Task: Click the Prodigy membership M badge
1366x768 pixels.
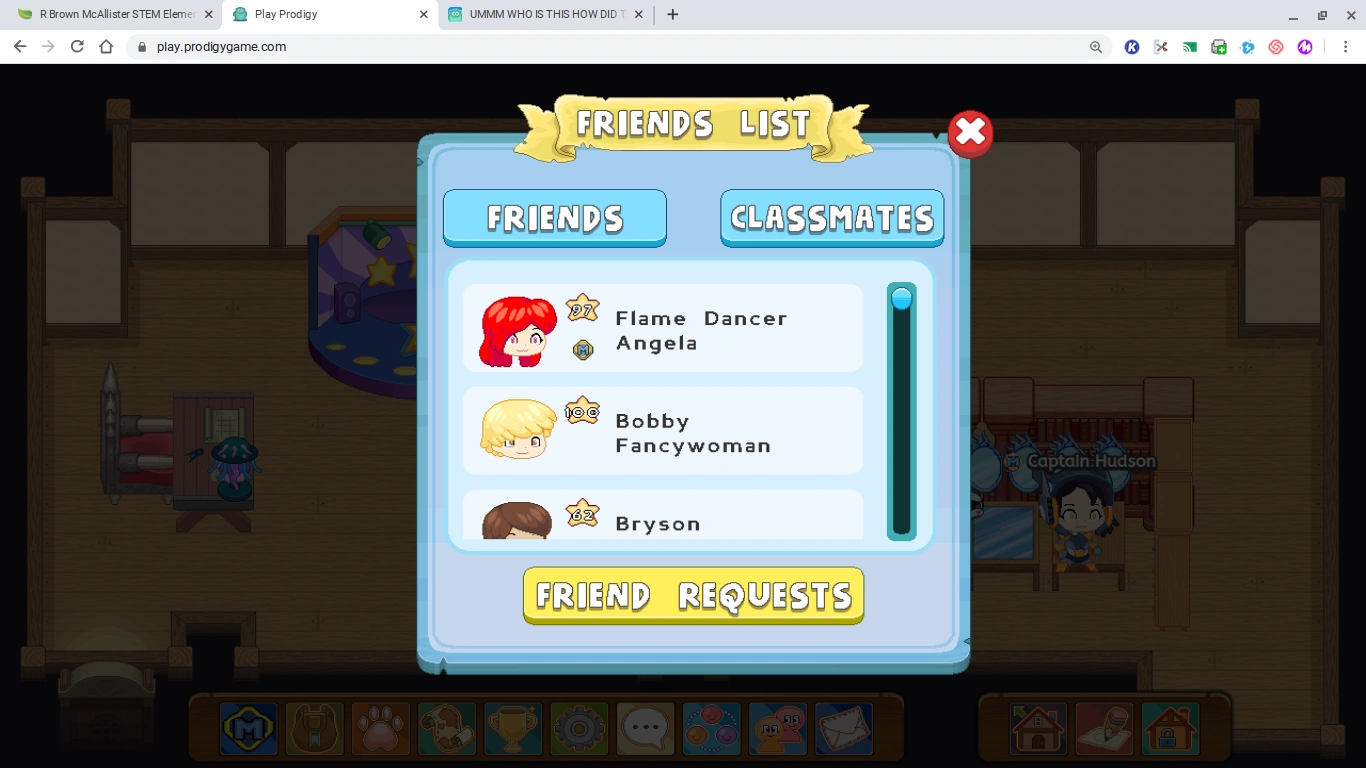Action: (247, 729)
